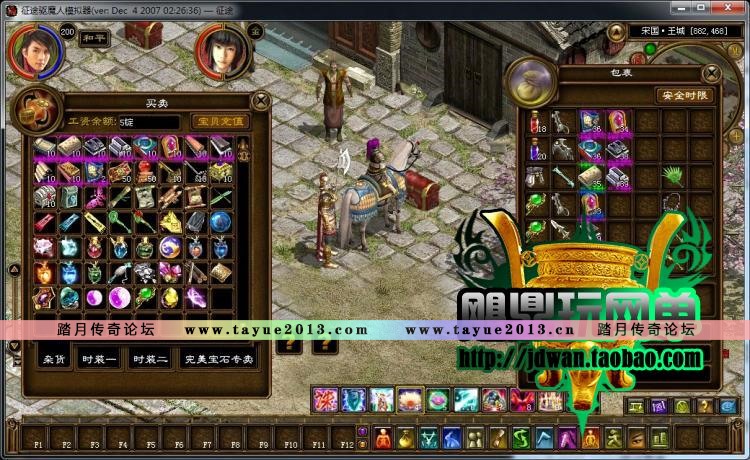
Task: Select the blue orb item in shop
Action: pos(221,221)
